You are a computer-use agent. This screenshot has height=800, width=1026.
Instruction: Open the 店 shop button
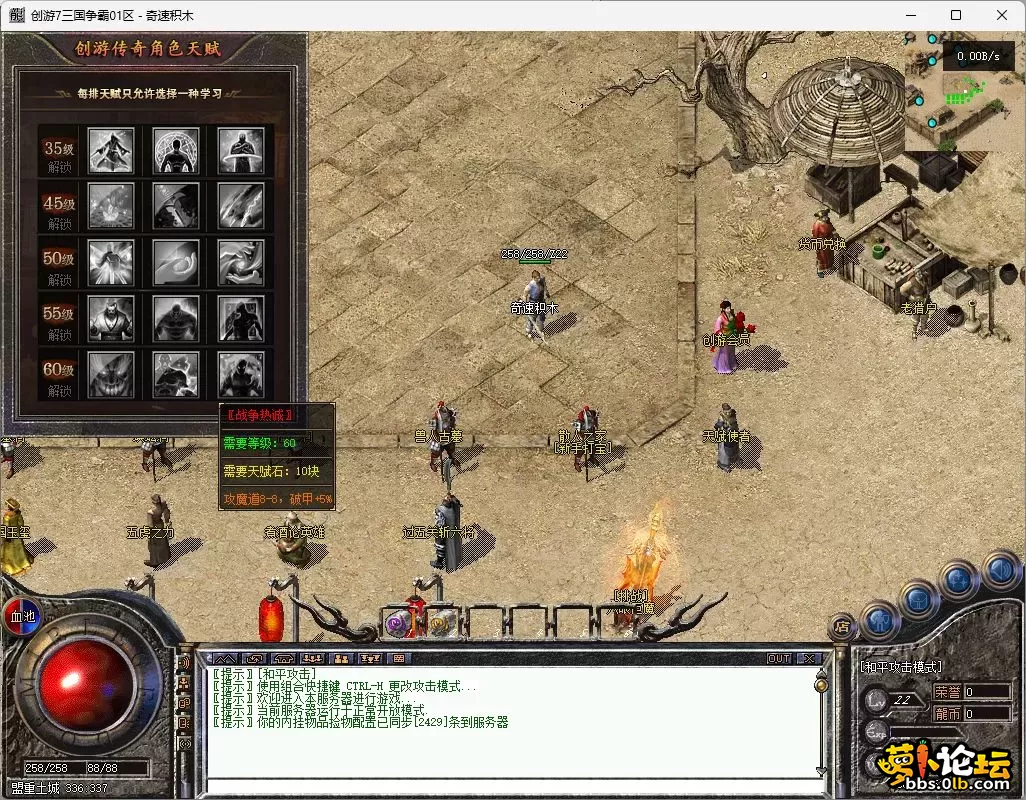[x=842, y=627]
